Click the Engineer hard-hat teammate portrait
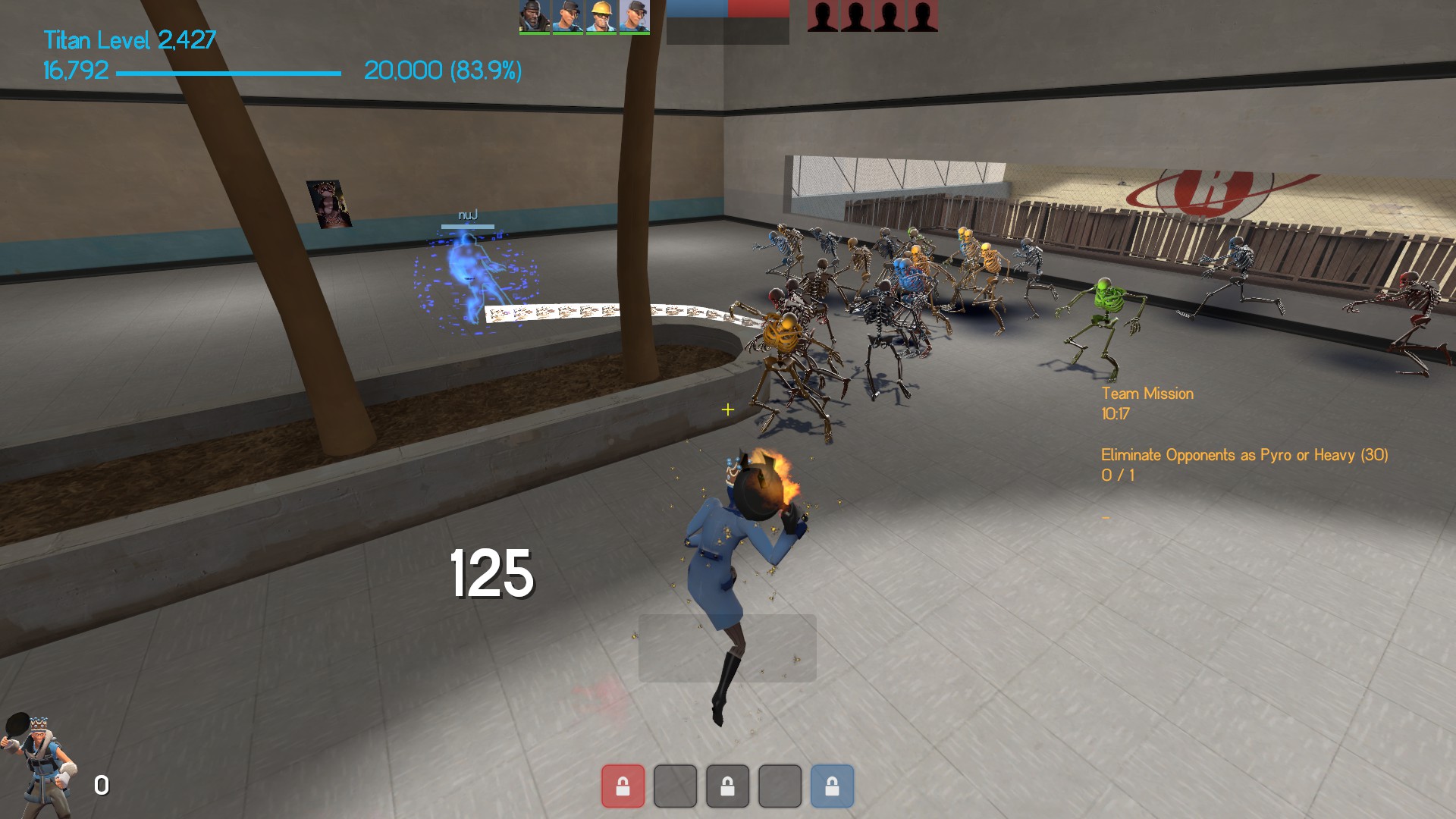This screenshot has width=1456, height=819. [601, 17]
